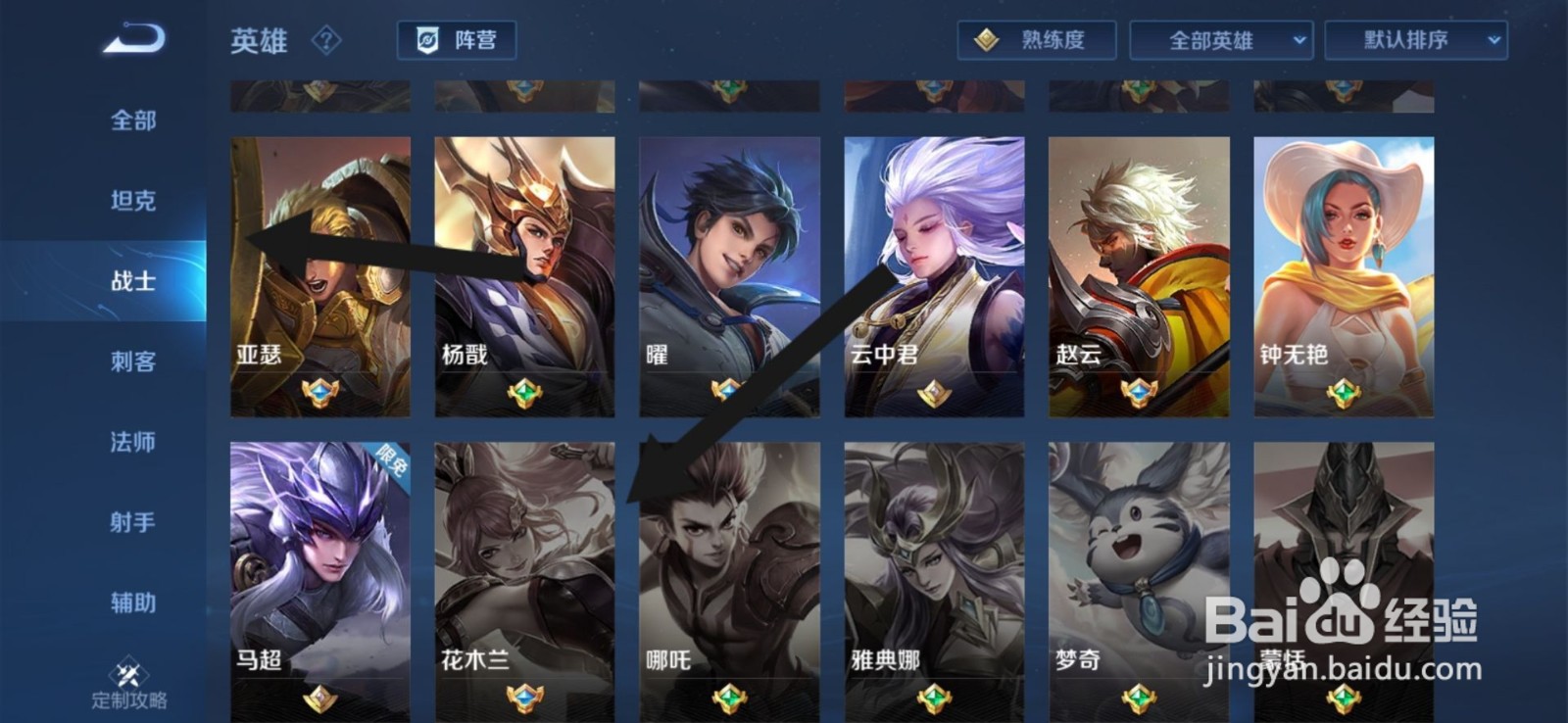Viewport: 1568px width, 723px height.
Task: Click the 阵营 button at the top
Action: pos(456,41)
